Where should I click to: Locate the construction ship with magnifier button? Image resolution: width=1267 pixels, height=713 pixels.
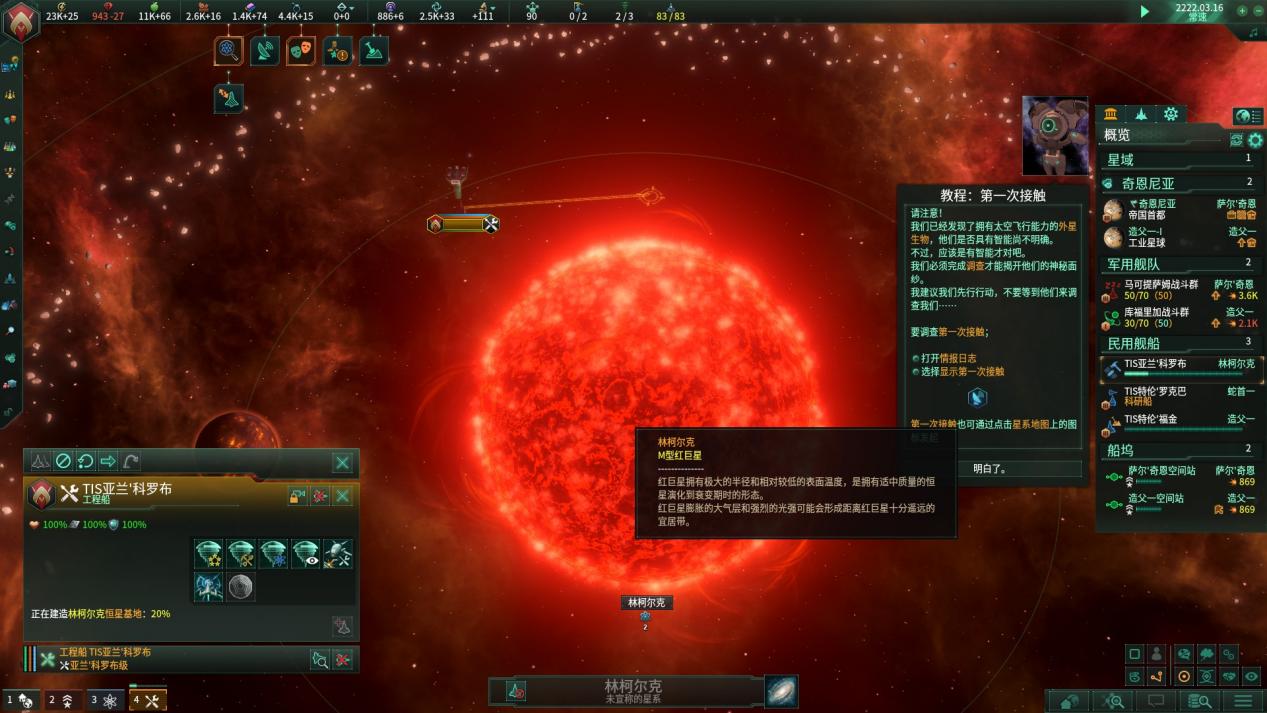tap(319, 659)
